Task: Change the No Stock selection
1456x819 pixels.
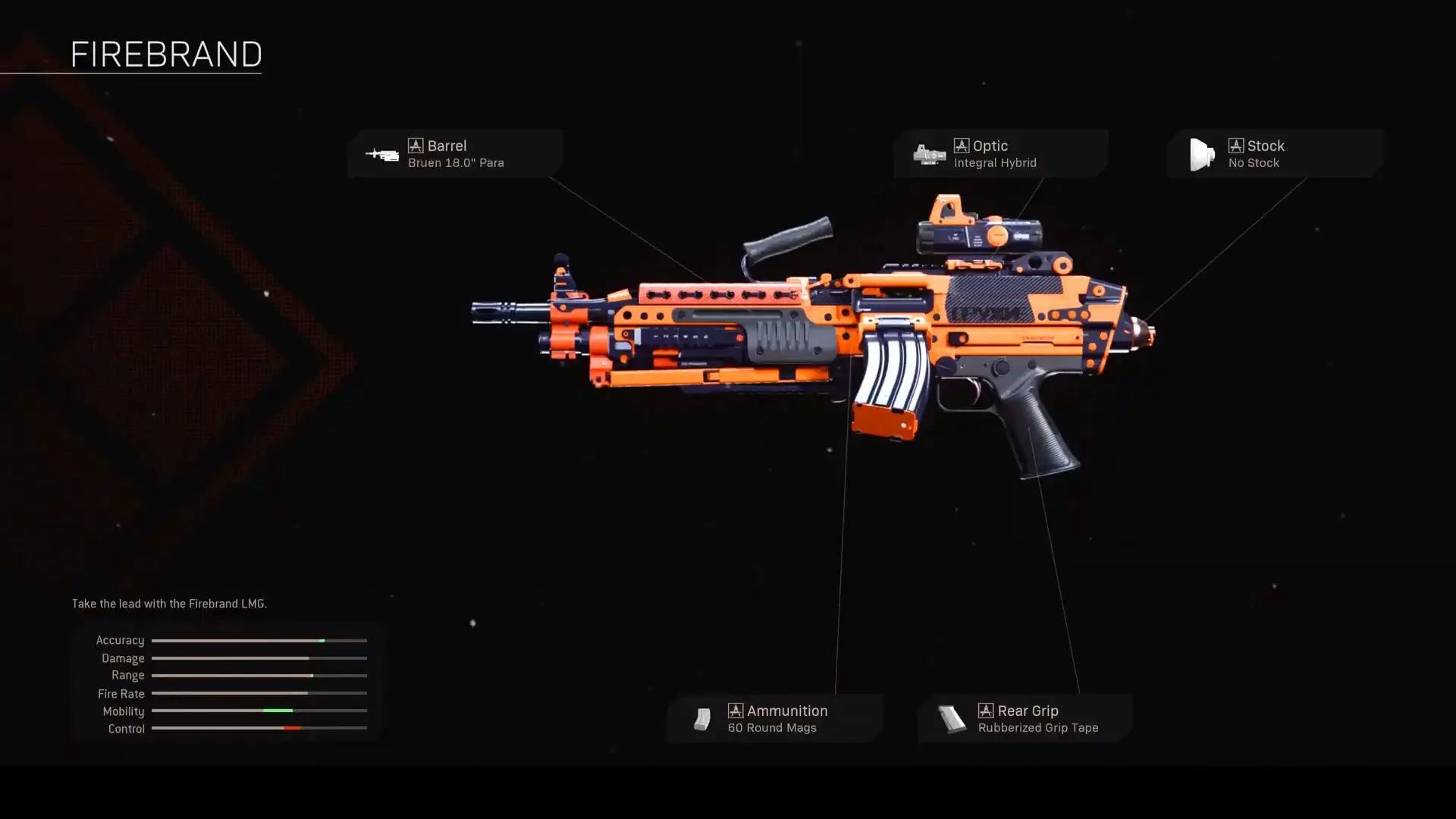Action: 1254,162
